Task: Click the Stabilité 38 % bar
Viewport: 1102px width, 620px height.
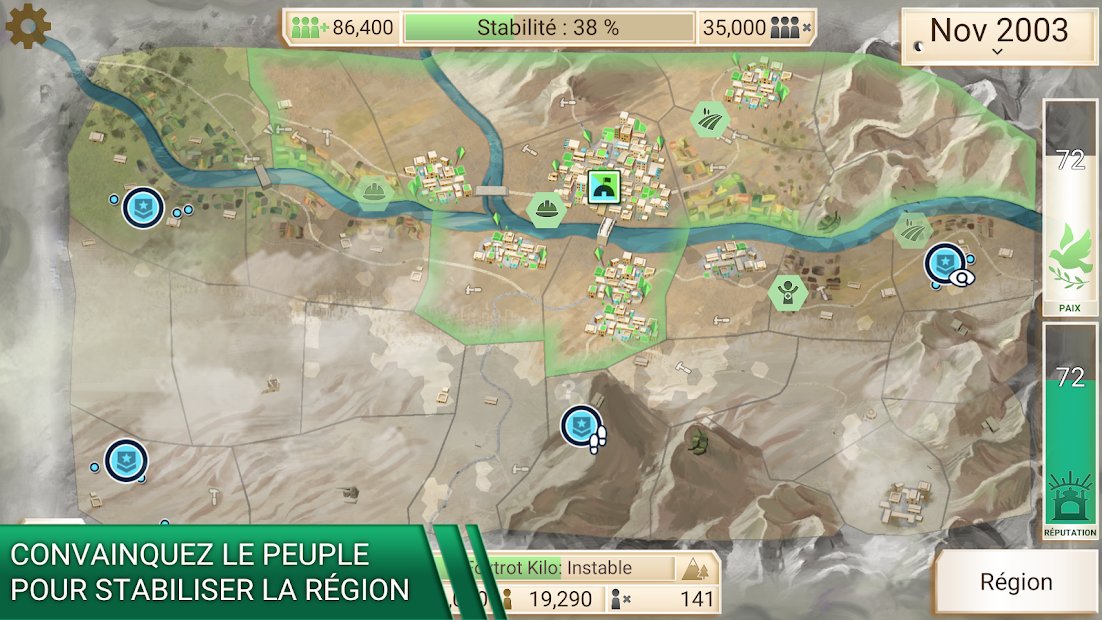Action: (548, 28)
